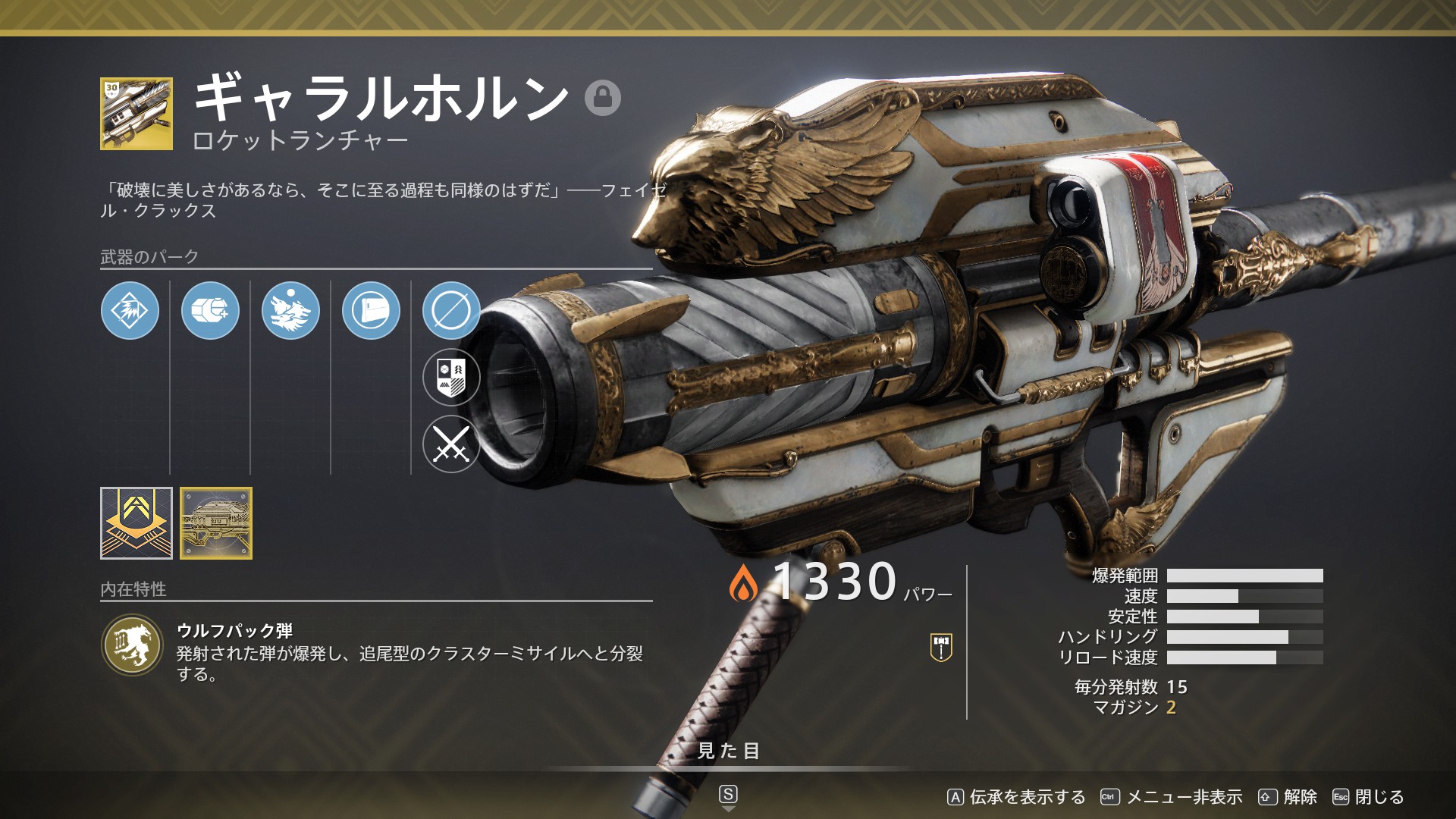1456x819 pixels.
Task: Toggle the lock icon beside ギャラルホルン
Action: tap(603, 97)
